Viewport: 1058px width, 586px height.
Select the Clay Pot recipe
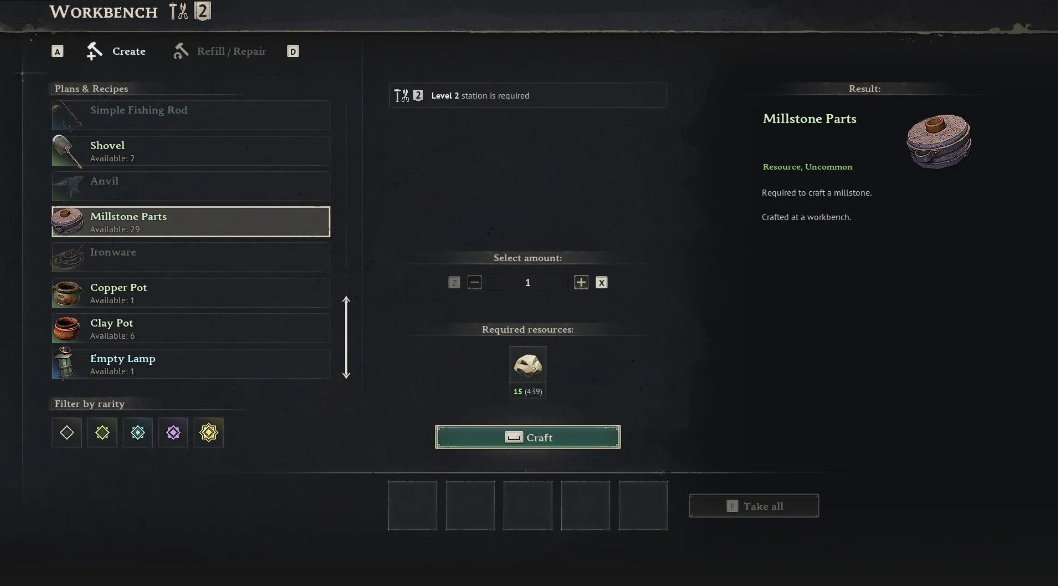(x=191, y=328)
